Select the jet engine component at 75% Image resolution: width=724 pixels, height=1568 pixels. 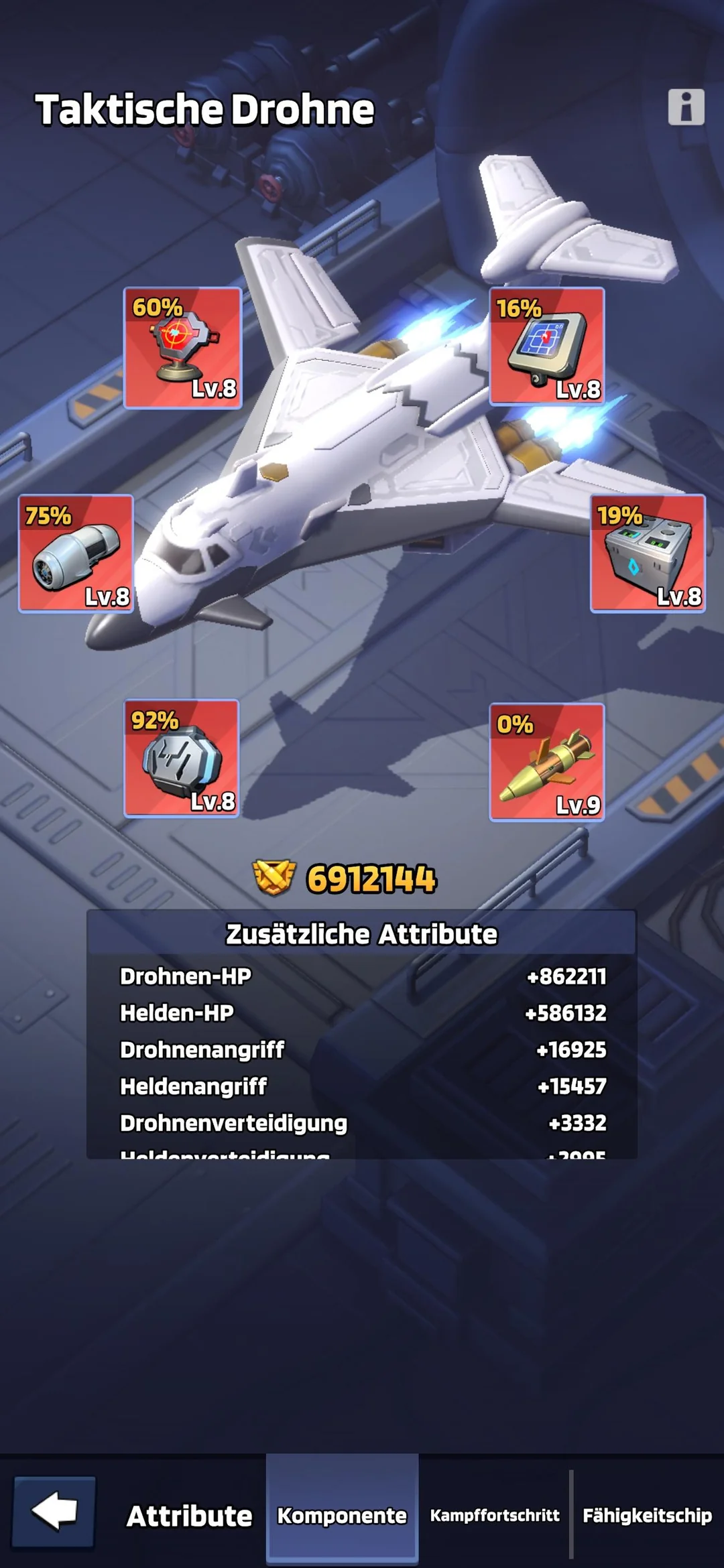coord(76,553)
